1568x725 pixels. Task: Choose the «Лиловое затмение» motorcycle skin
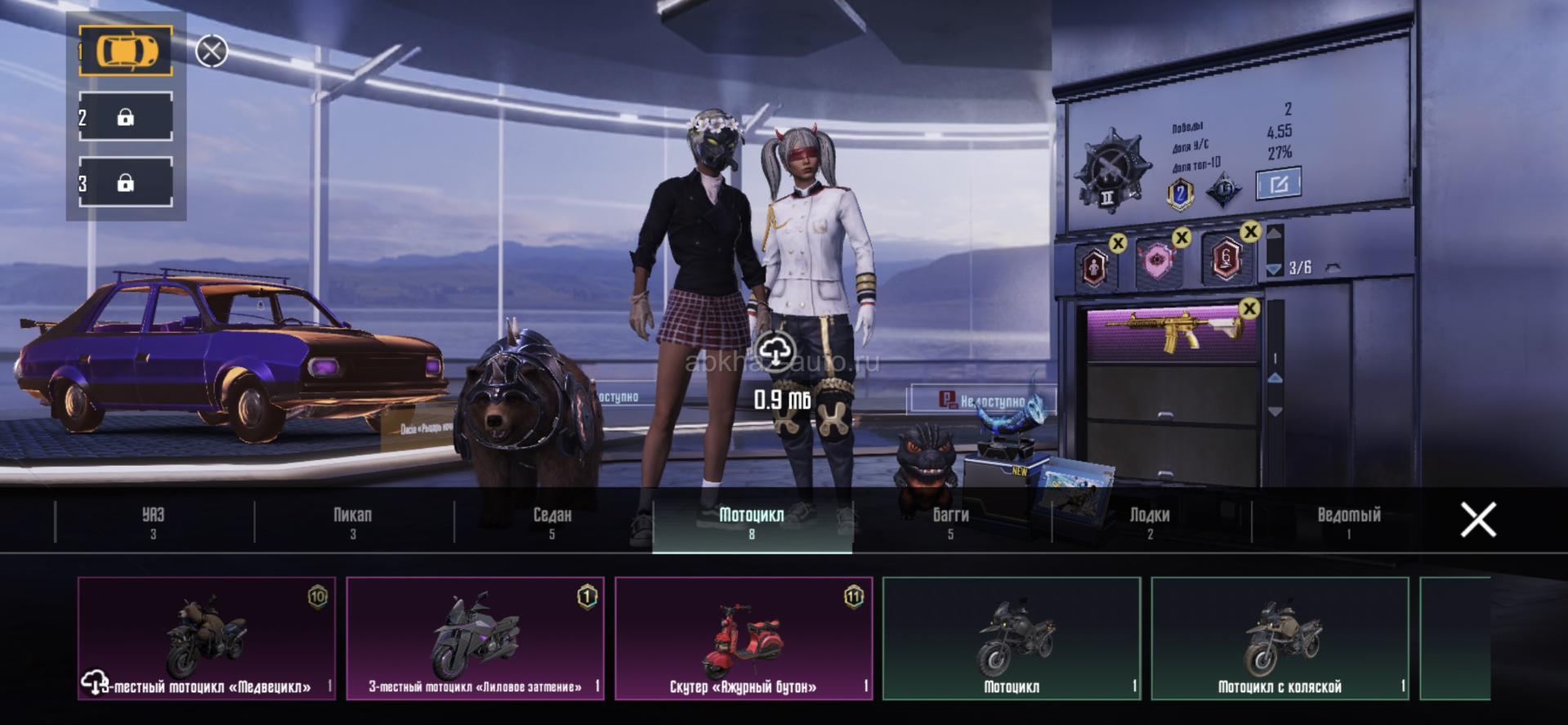475,638
